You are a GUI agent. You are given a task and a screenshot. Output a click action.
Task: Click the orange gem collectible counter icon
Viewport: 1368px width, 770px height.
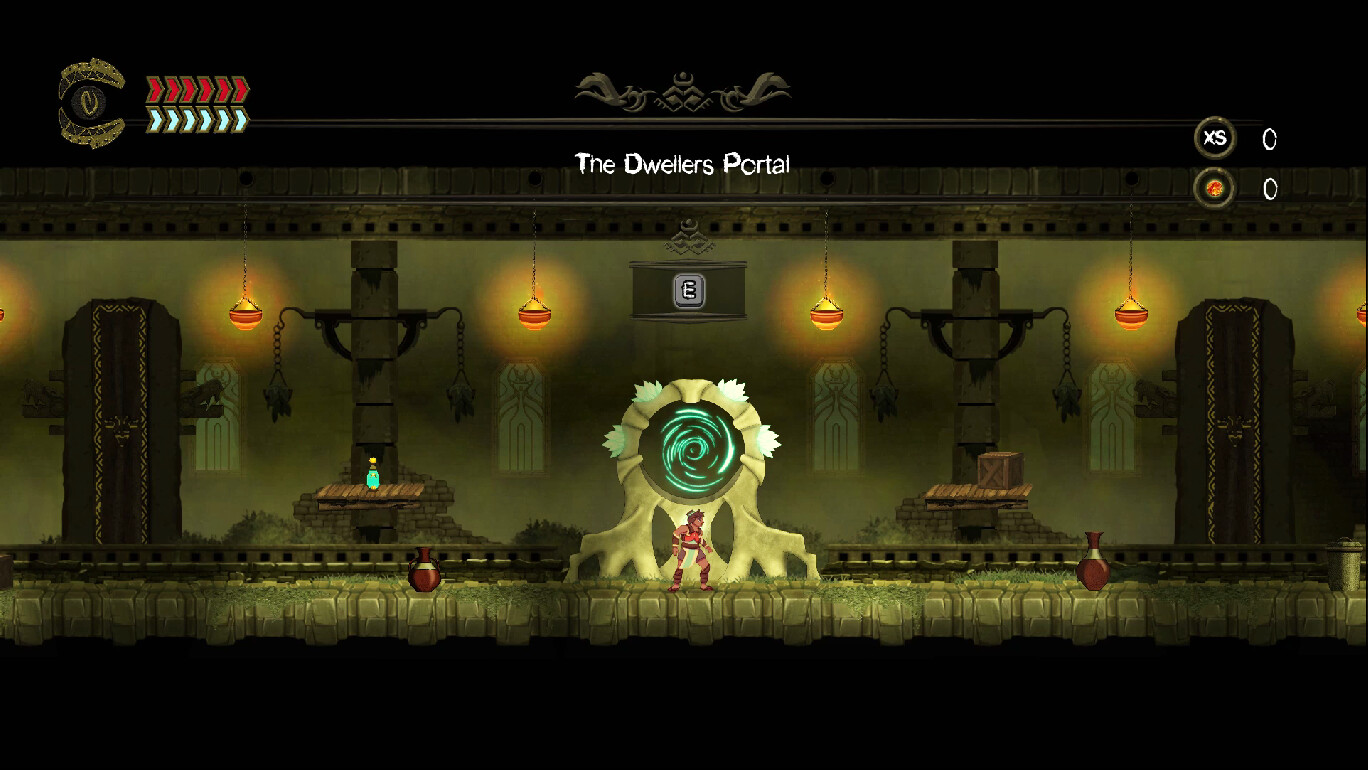point(1215,188)
